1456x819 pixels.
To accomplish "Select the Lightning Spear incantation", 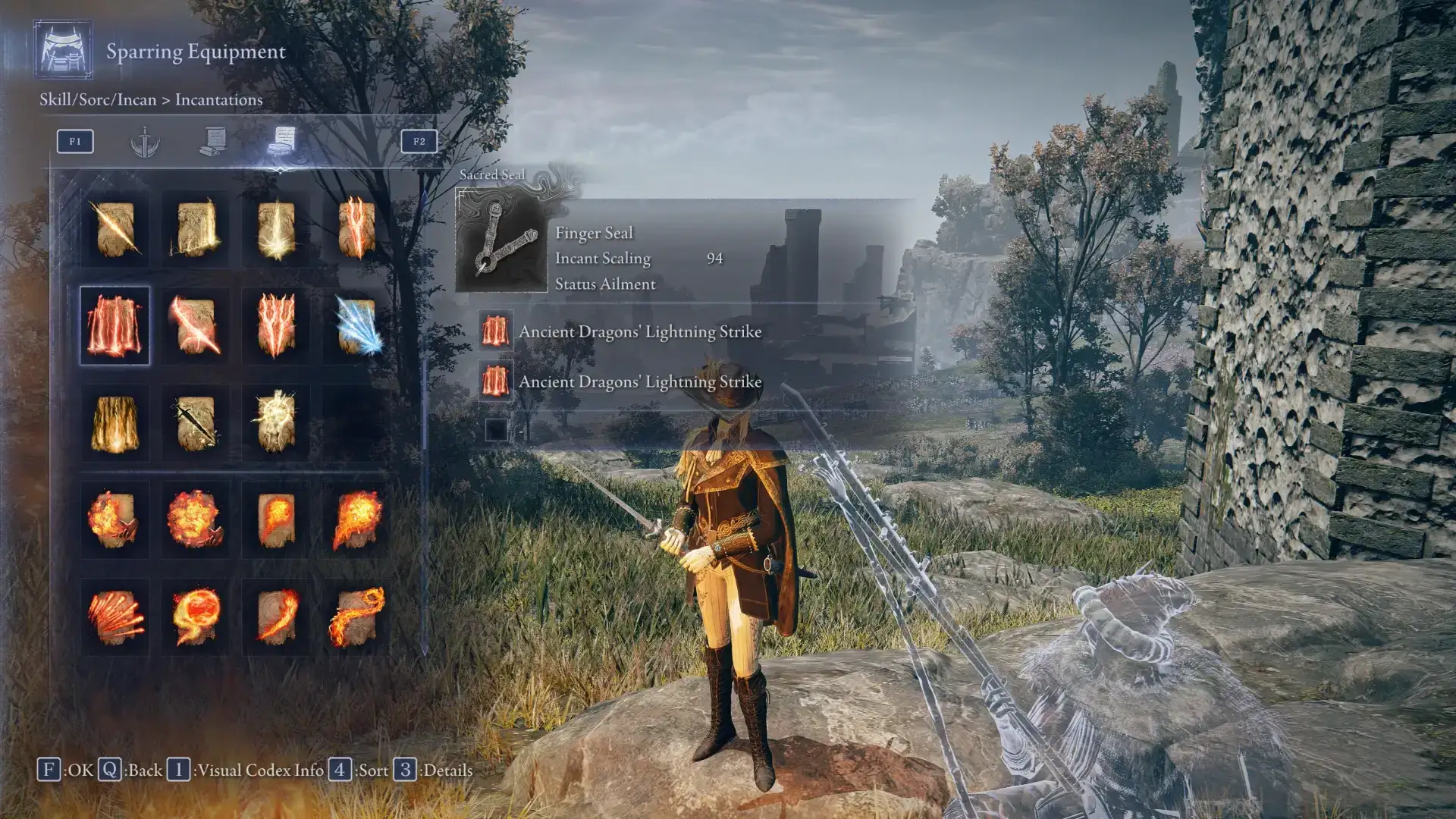I will (115, 228).
